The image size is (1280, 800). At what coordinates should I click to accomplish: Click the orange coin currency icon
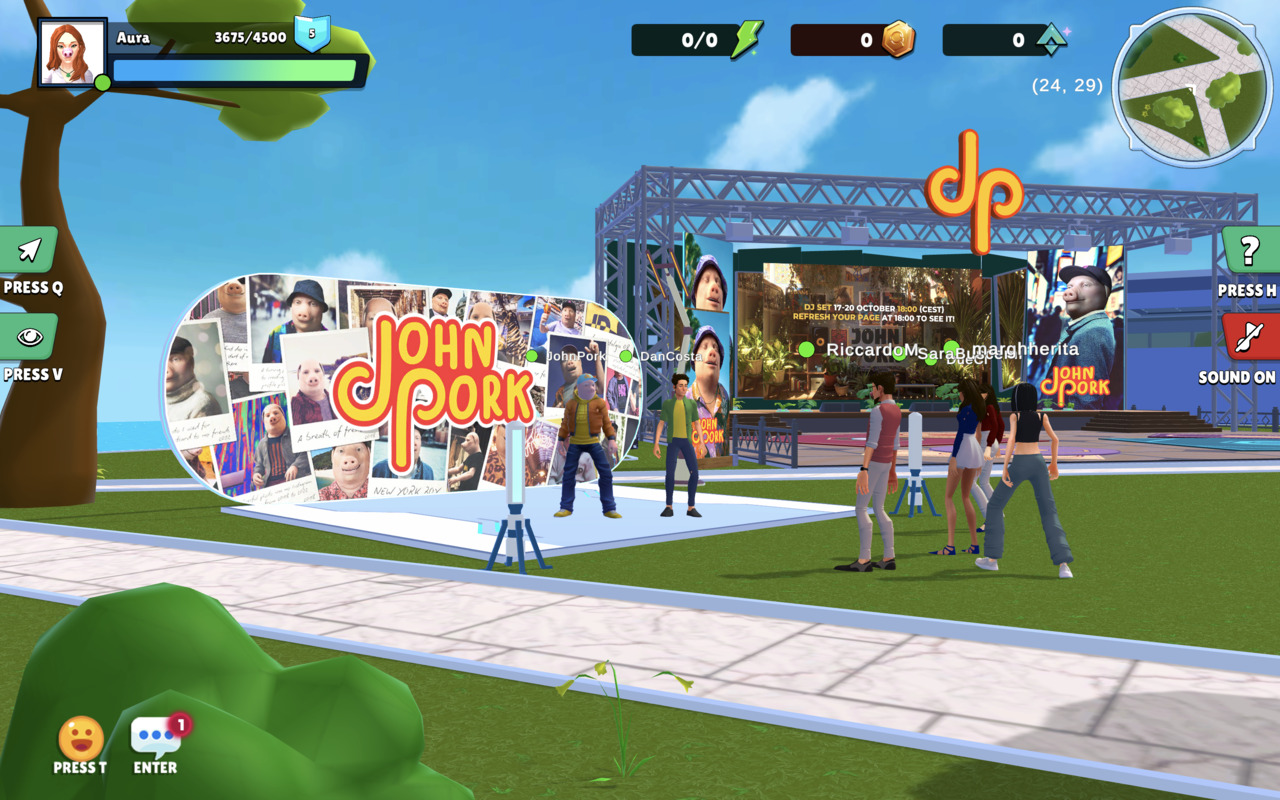pyautogui.click(x=897, y=39)
